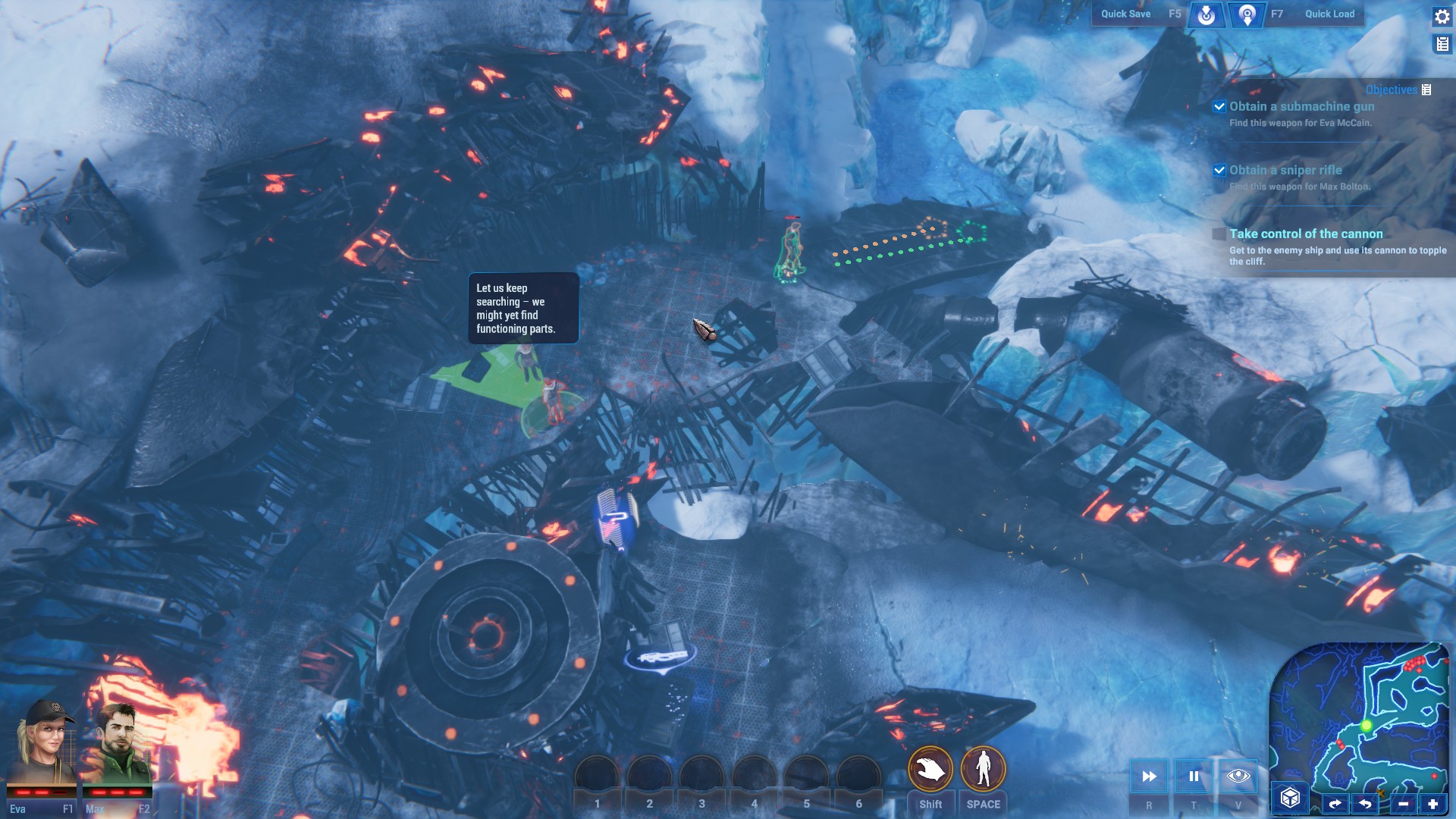The image size is (1456, 819).
Task: Toggle the standing figure stance icon
Action: [984, 769]
